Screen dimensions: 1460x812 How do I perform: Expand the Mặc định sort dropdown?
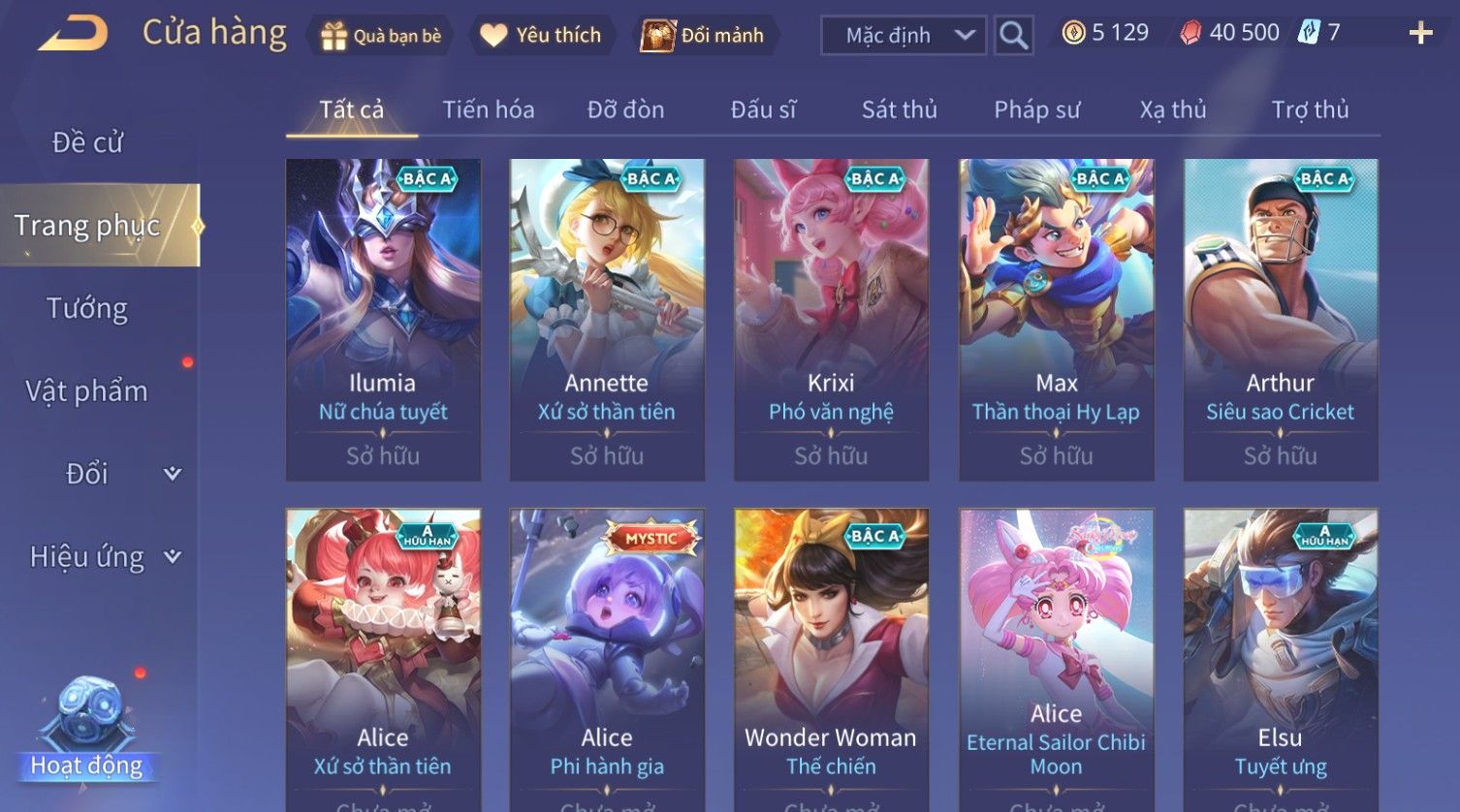click(x=903, y=36)
